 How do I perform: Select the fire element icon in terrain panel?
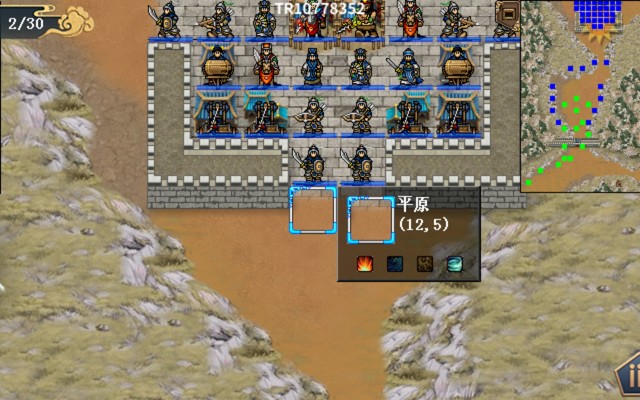tap(366, 264)
